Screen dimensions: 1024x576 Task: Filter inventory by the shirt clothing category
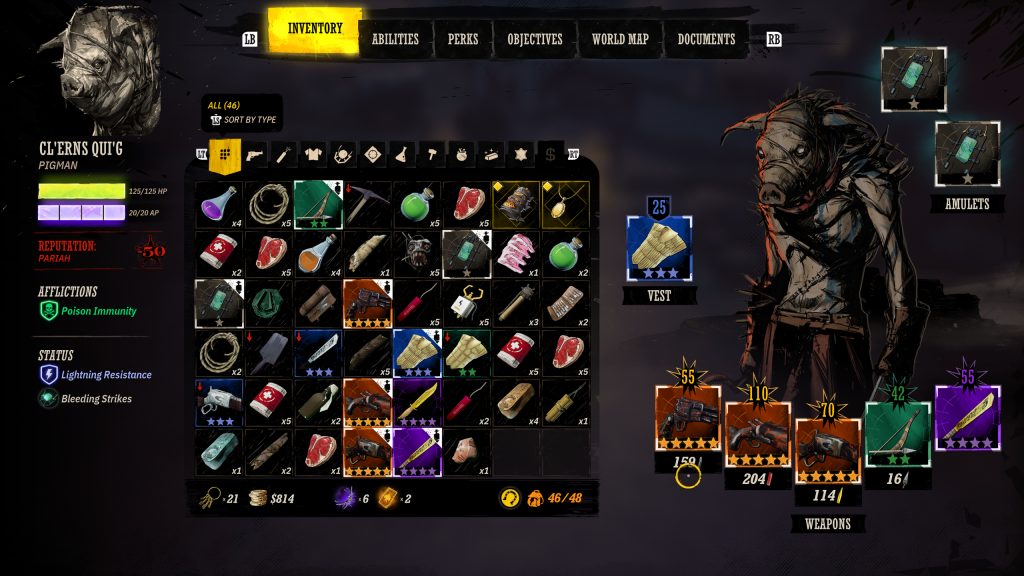[314, 155]
